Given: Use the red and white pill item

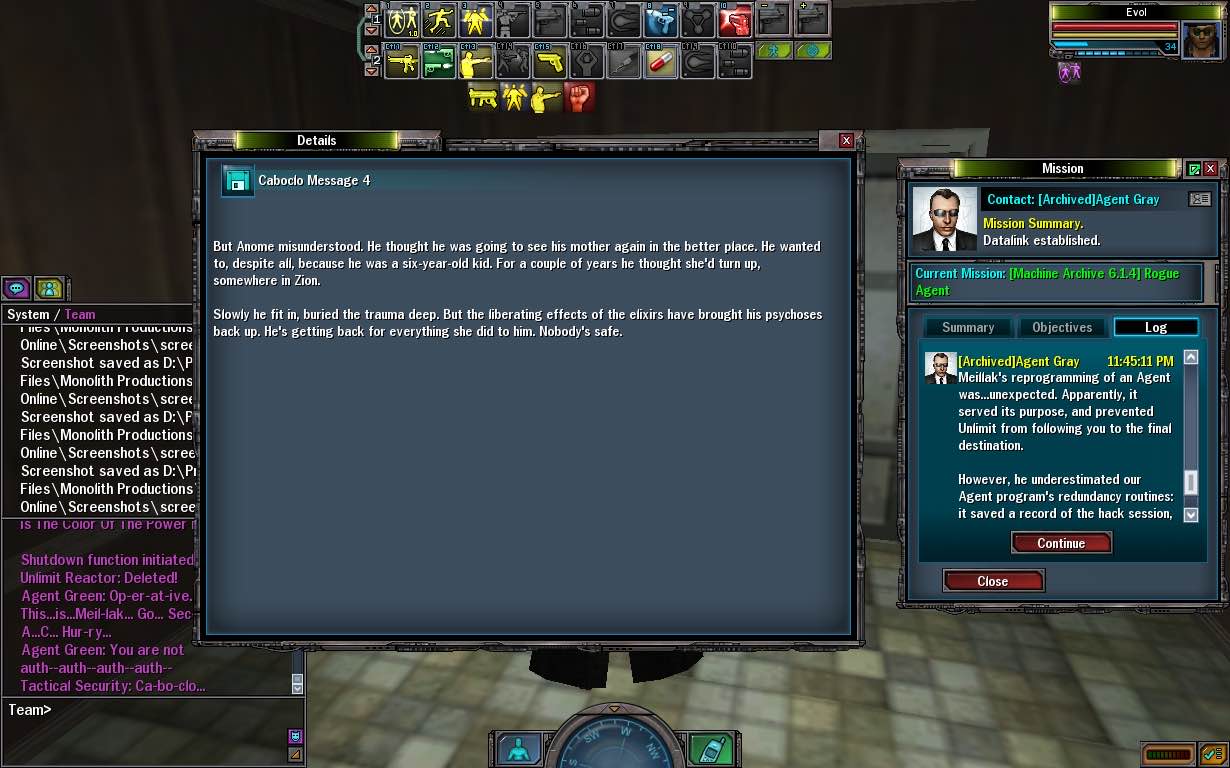Looking at the screenshot, I should pyautogui.click(x=660, y=62).
